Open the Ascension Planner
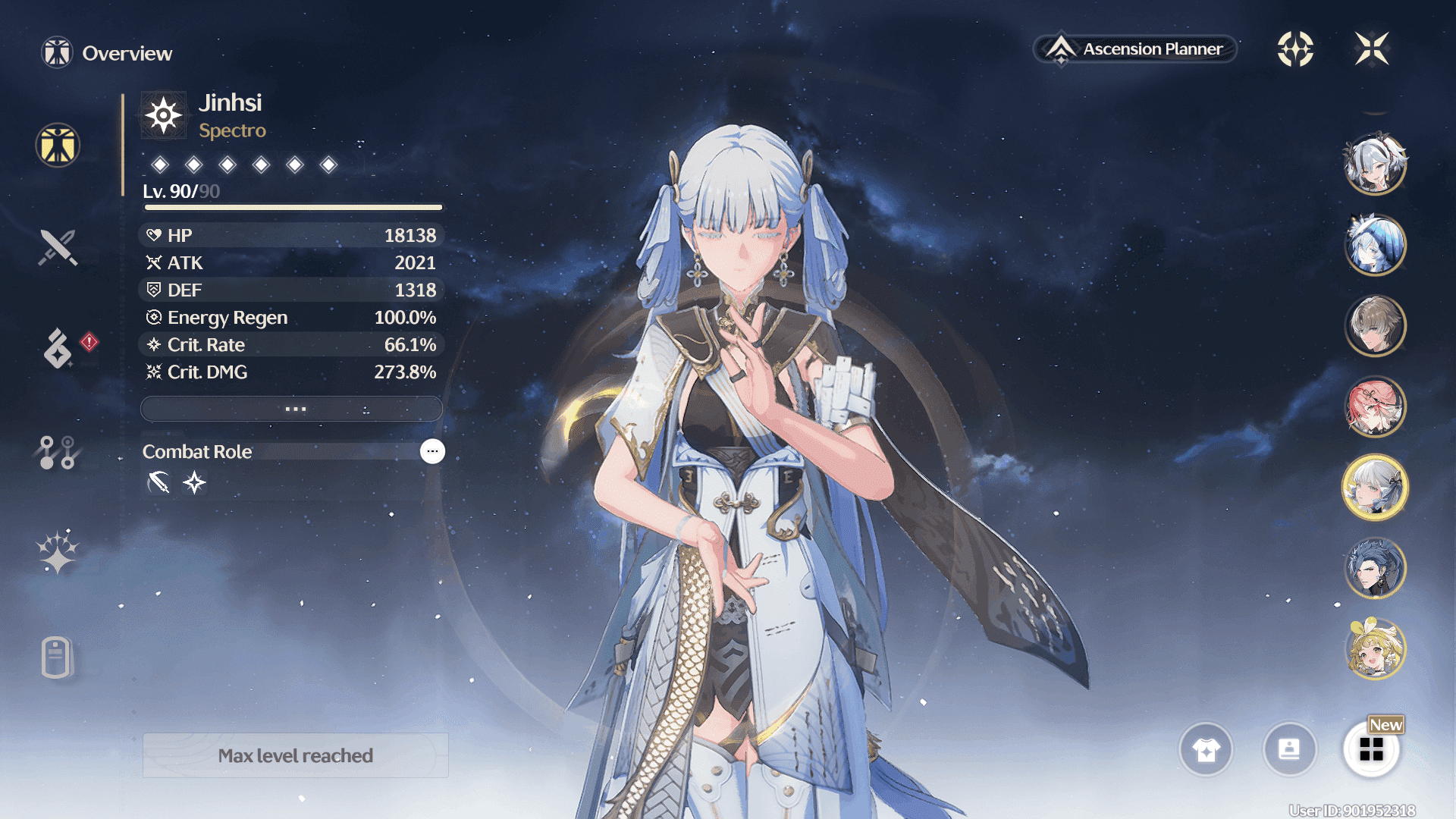 pyautogui.click(x=1135, y=49)
